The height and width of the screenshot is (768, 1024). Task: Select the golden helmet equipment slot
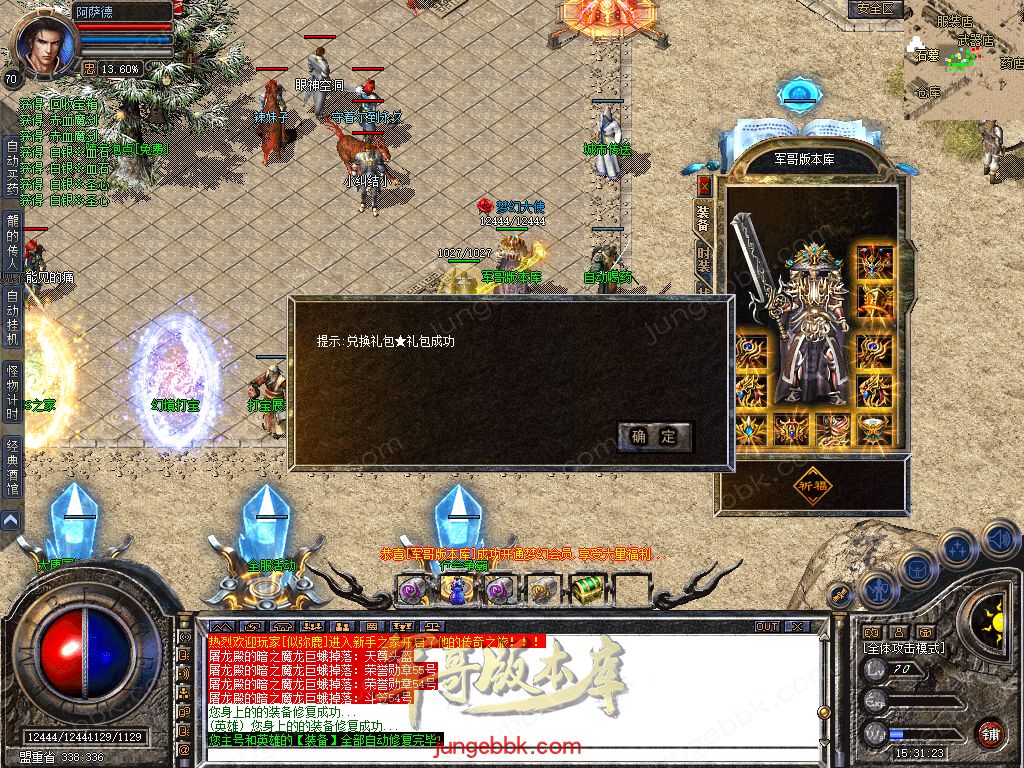pos(875,262)
